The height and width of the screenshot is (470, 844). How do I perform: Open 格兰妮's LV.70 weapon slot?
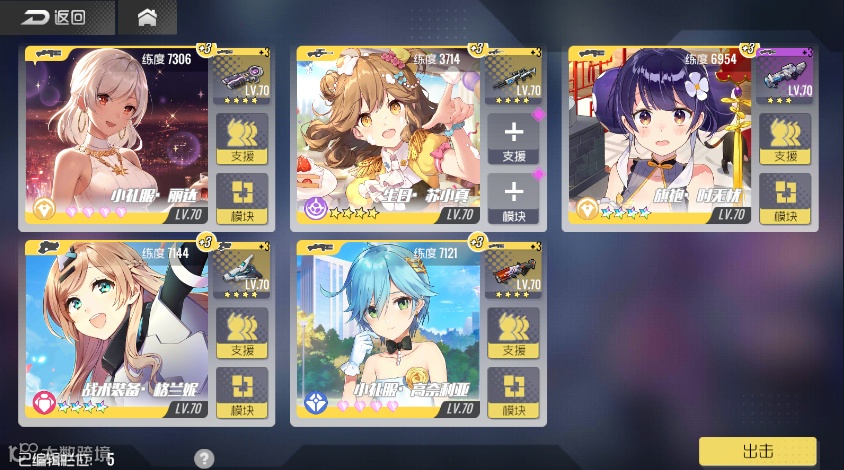pos(242,272)
